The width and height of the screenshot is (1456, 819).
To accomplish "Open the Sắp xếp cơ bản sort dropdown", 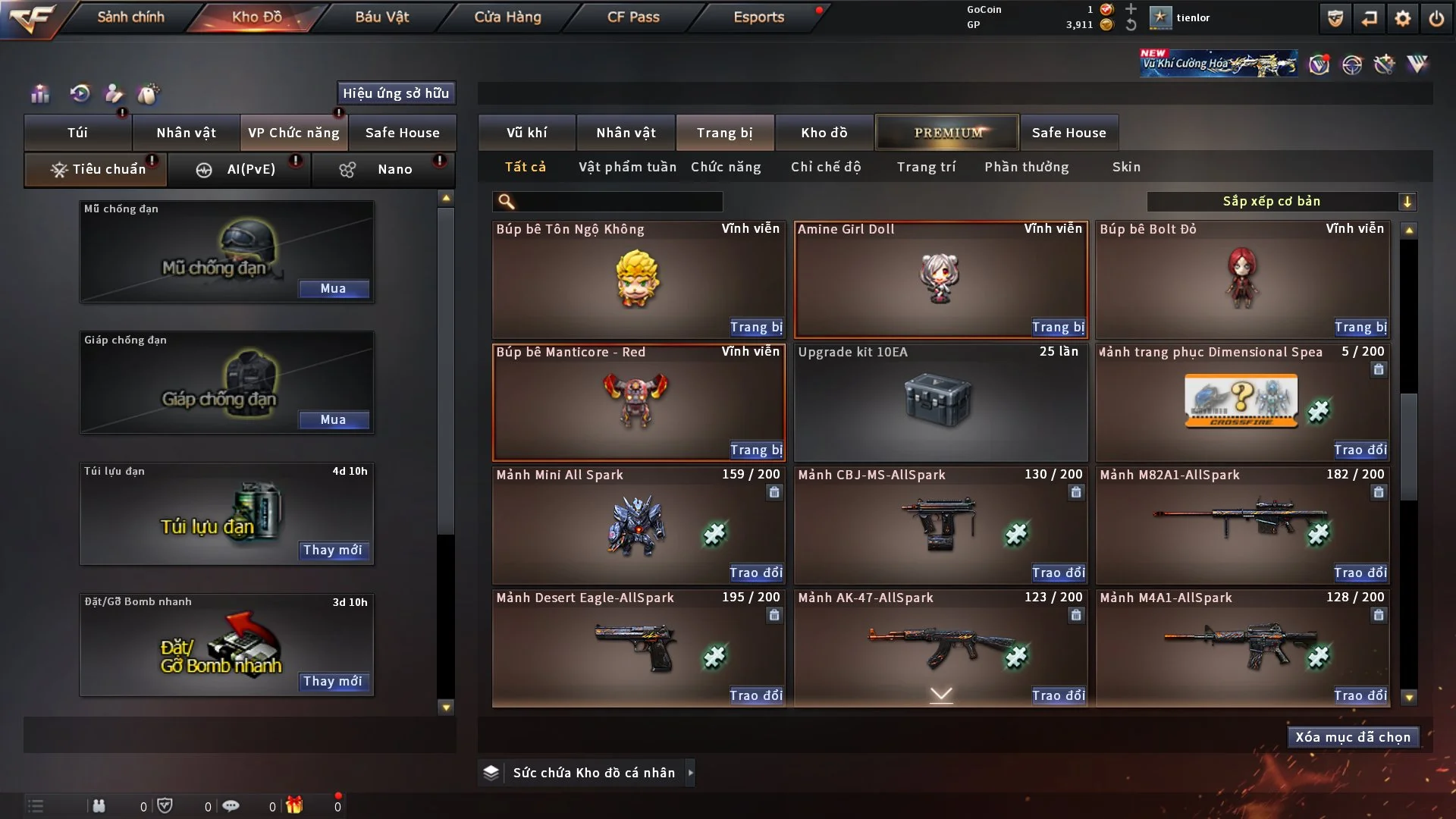I will 1281,202.
